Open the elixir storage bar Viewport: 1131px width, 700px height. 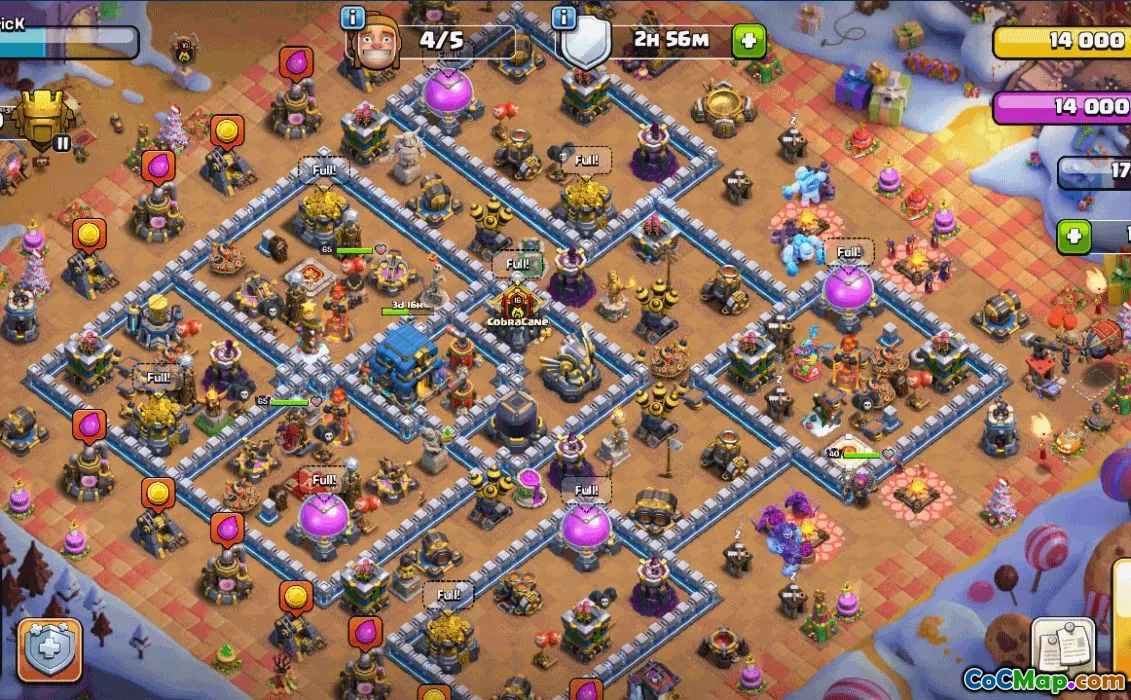pyautogui.click(x=1062, y=107)
